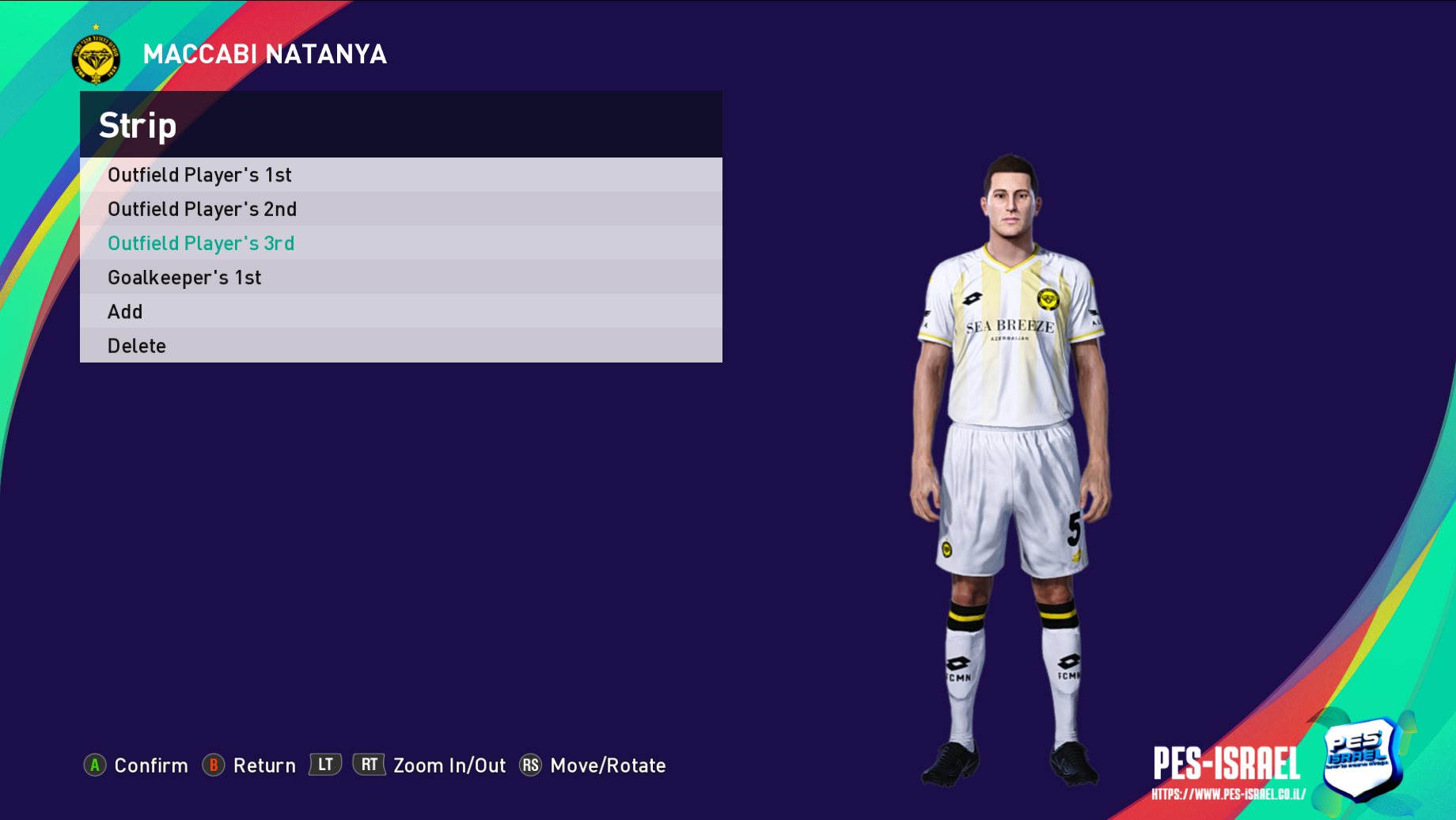Select Outfield Player's 1st strip

pos(199,175)
